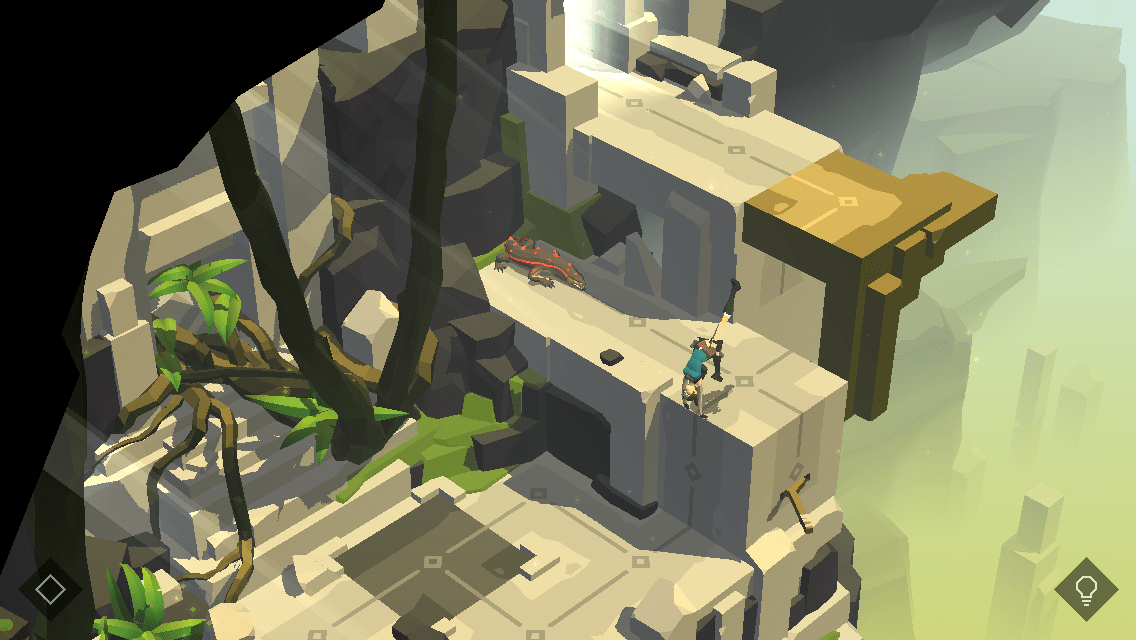
Task: Open the pause menu diamond button
Action: coord(50,589)
